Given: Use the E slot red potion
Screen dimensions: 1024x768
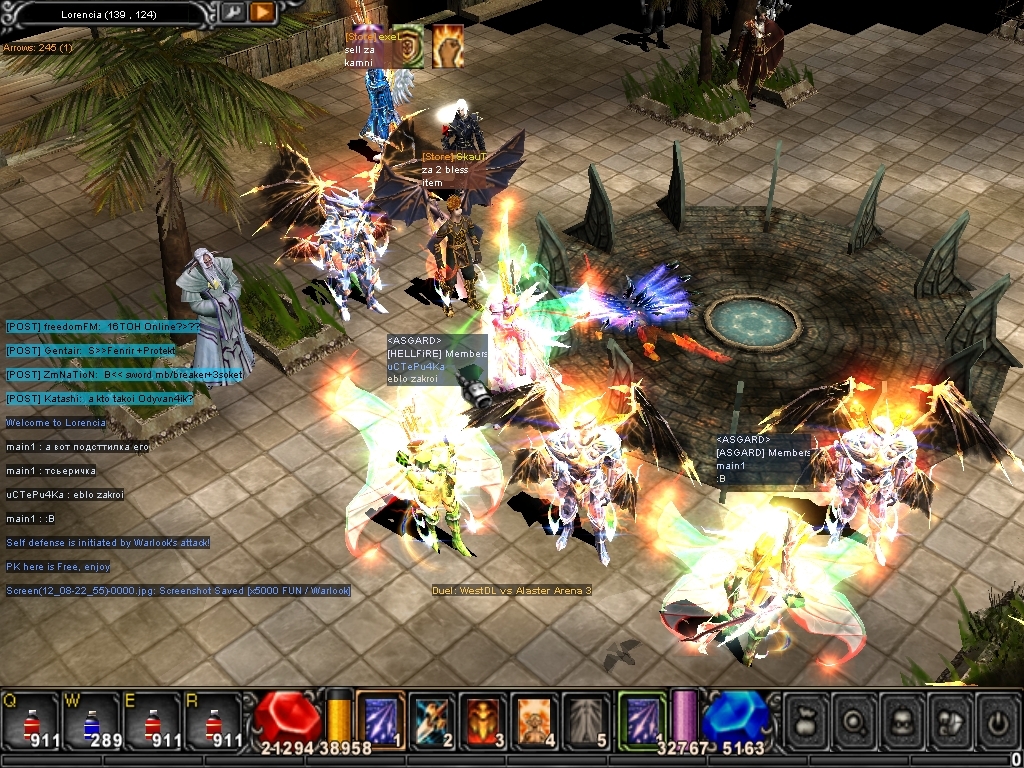Looking at the screenshot, I should coord(151,720).
